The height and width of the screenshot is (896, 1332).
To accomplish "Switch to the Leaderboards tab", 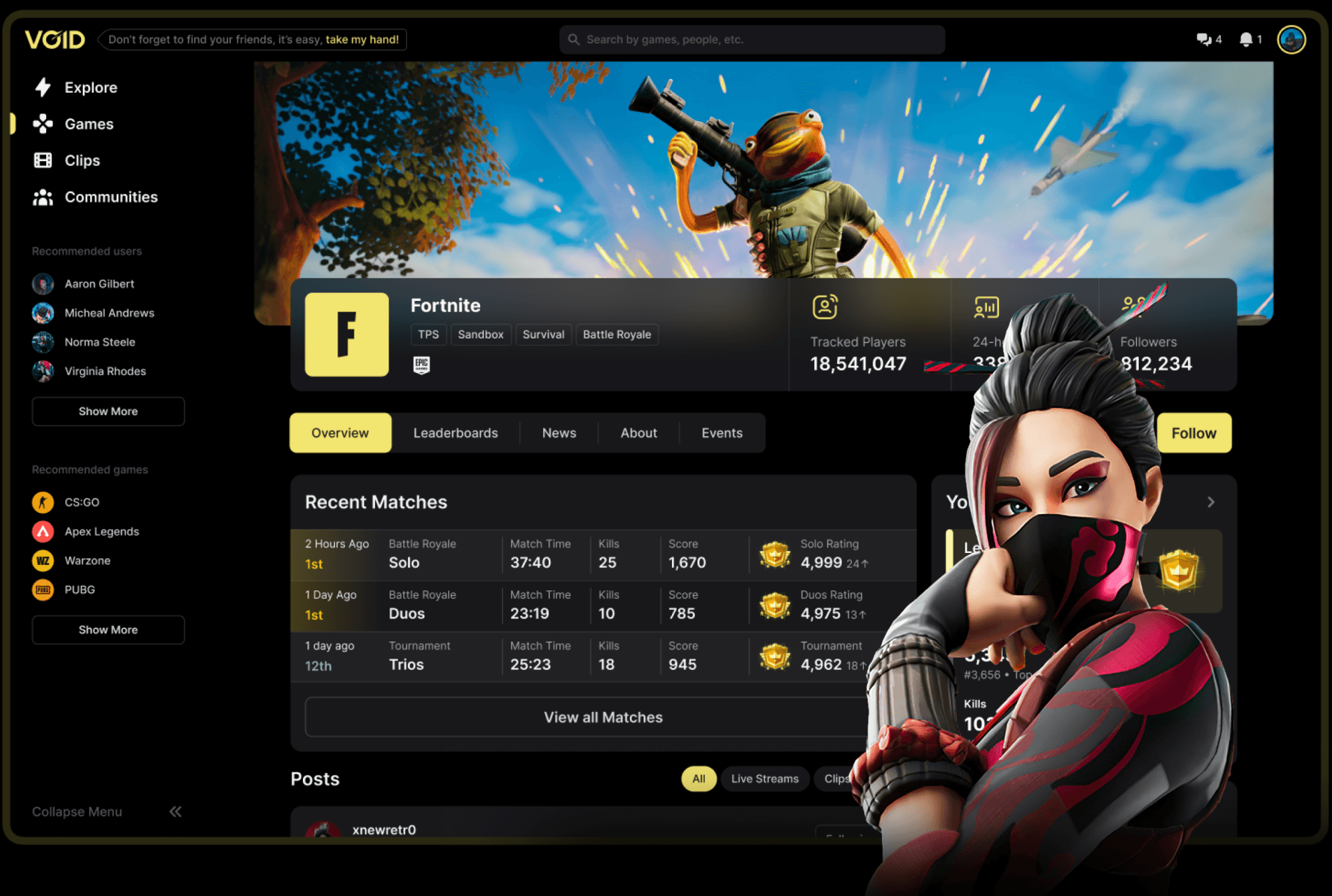I will 455,433.
